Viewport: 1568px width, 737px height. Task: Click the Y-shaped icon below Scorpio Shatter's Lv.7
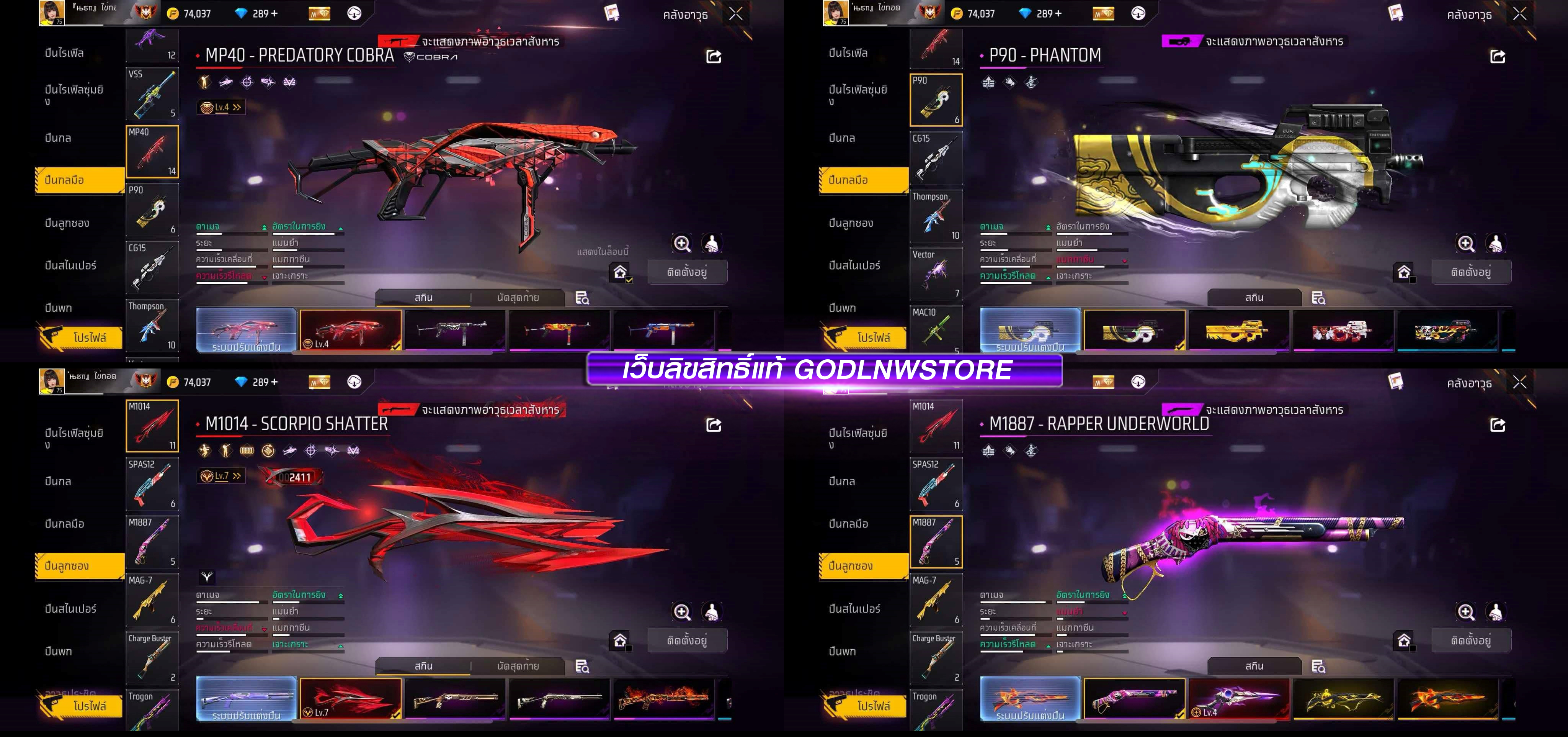point(207,576)
